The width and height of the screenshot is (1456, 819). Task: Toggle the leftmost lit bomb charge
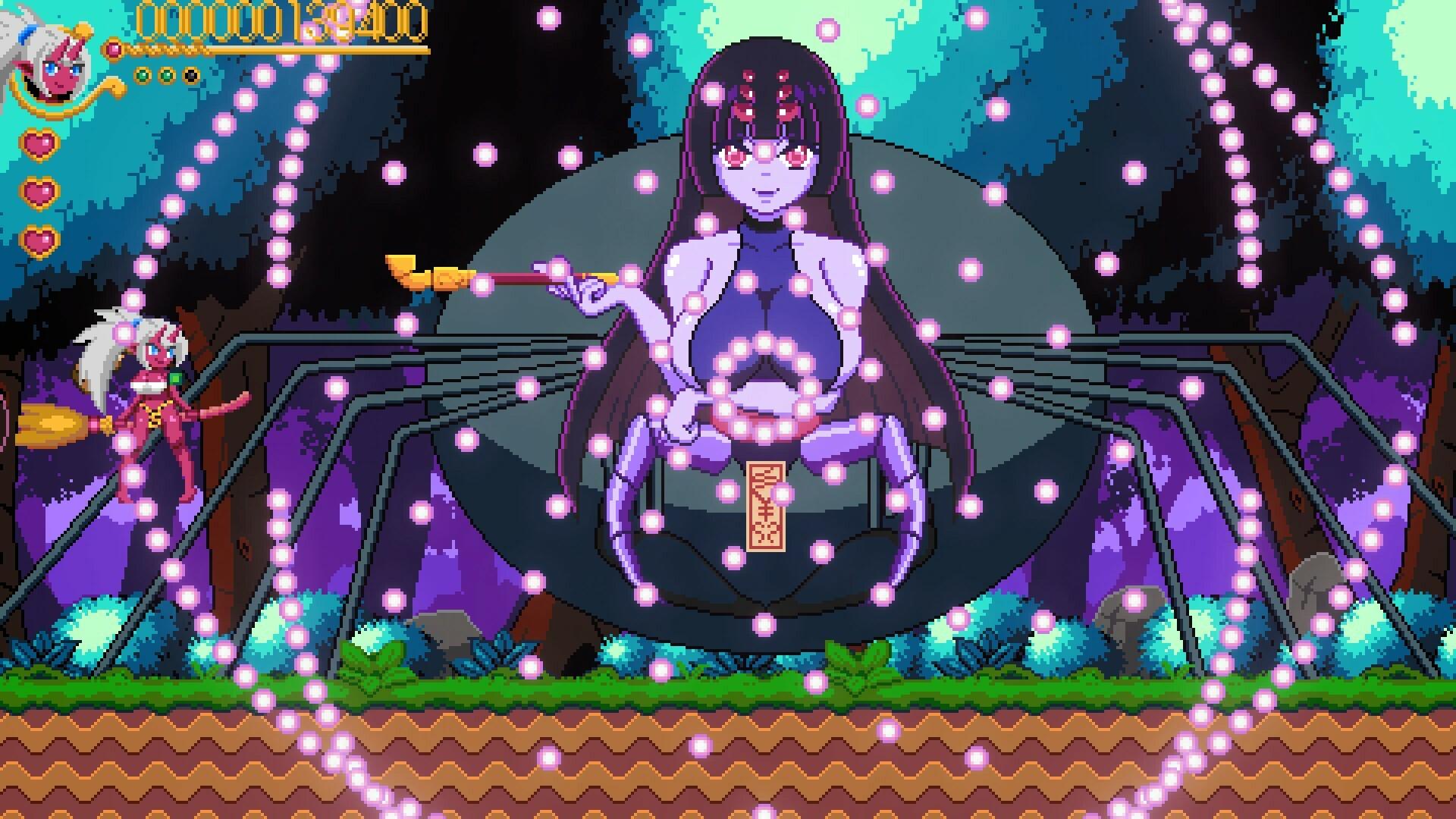(143, 74)
